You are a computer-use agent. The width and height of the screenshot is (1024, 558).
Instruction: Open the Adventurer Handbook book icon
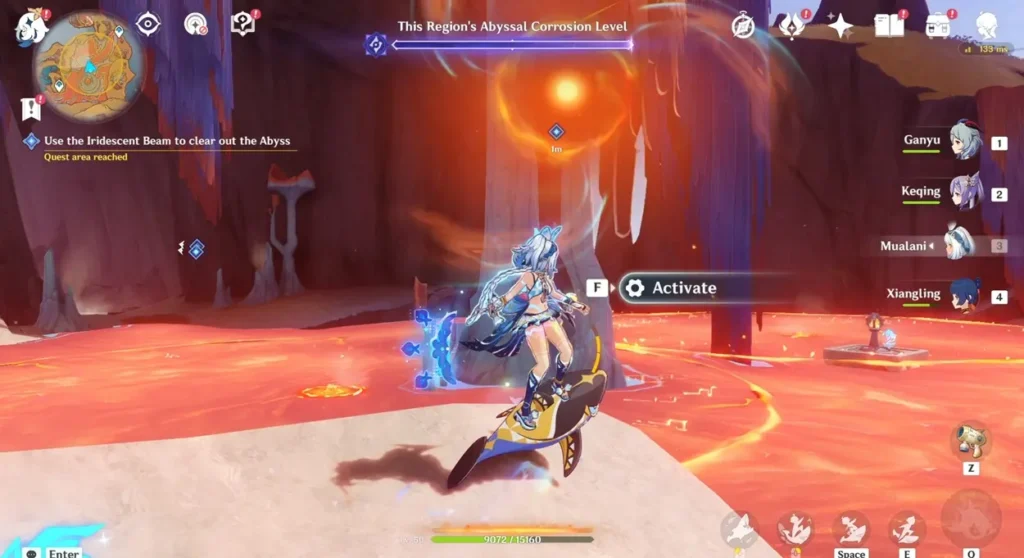click(x=888, y=25)
